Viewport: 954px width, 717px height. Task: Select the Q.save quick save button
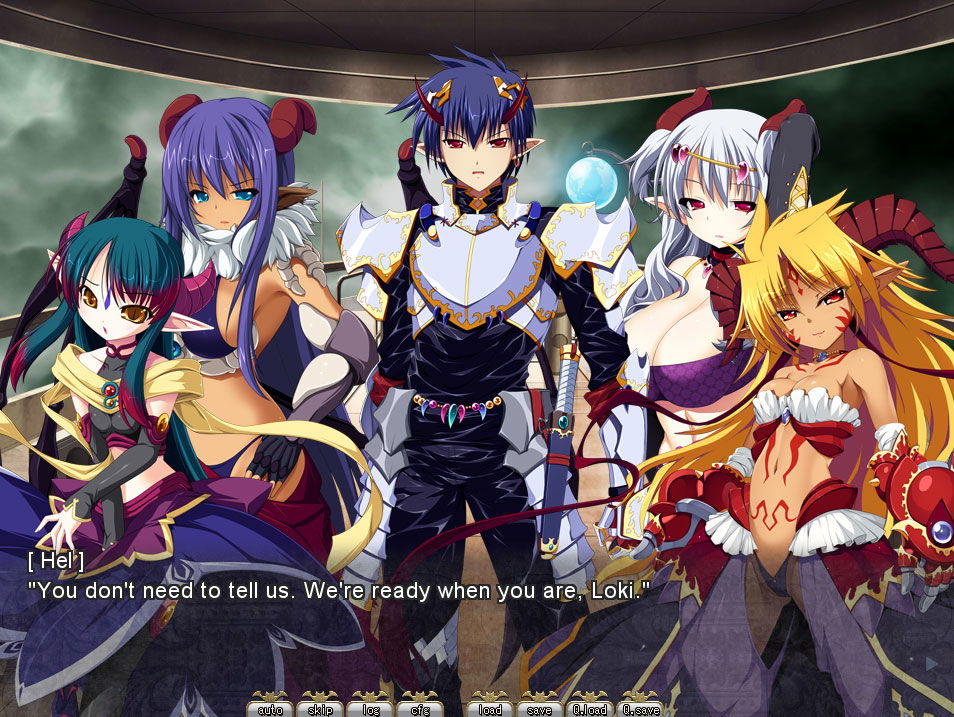pyautogui.click(x=640, y=708)
